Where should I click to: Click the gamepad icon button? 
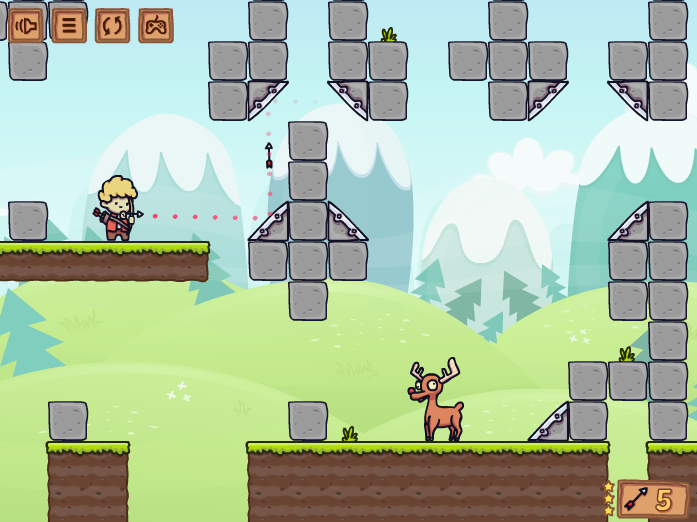[156, 25]
